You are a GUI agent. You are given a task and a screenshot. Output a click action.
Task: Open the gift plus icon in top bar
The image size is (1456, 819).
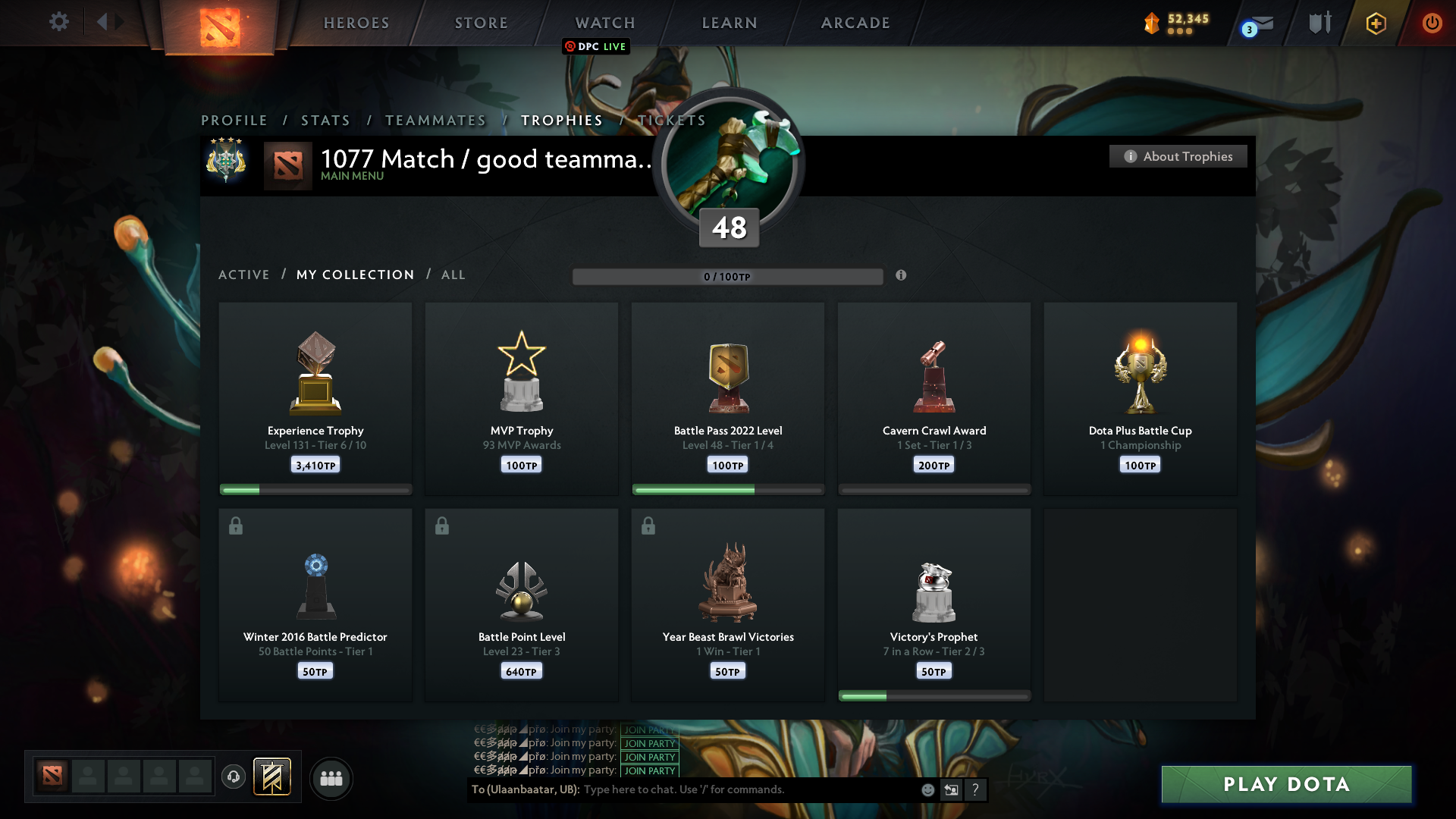click(x=1375, y=23)
